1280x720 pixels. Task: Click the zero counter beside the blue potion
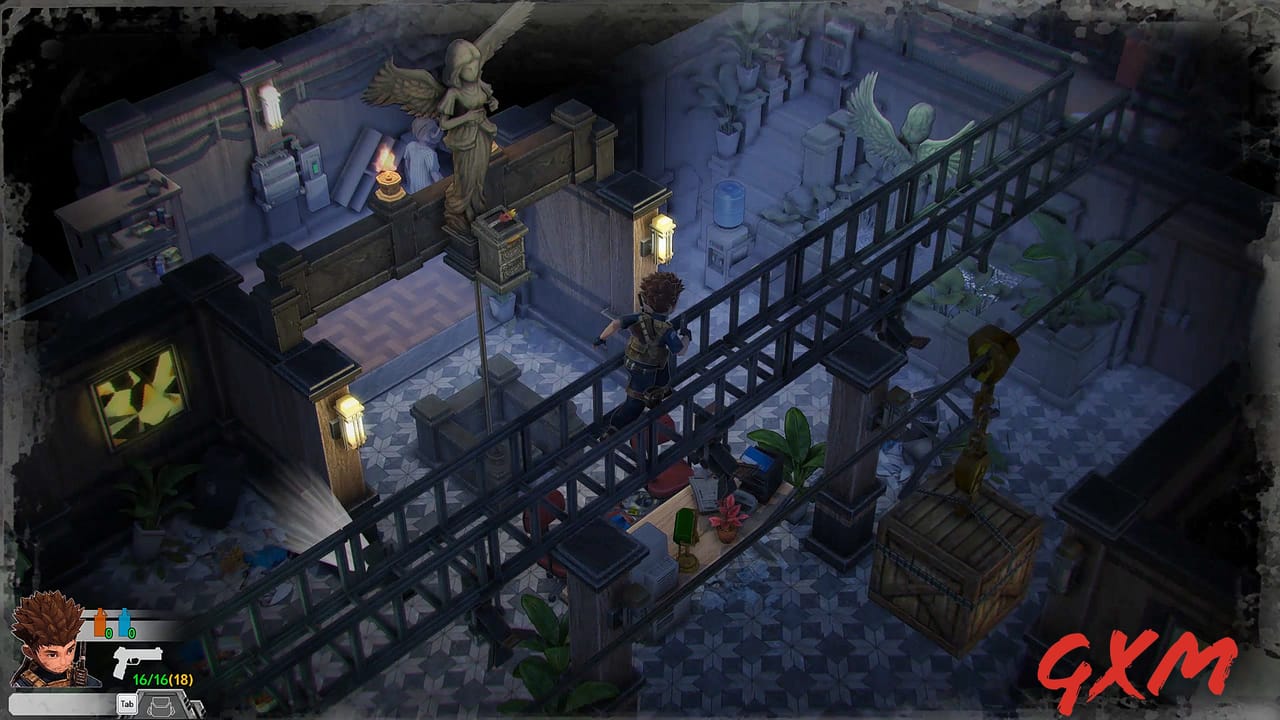click(x=132, y=632)
